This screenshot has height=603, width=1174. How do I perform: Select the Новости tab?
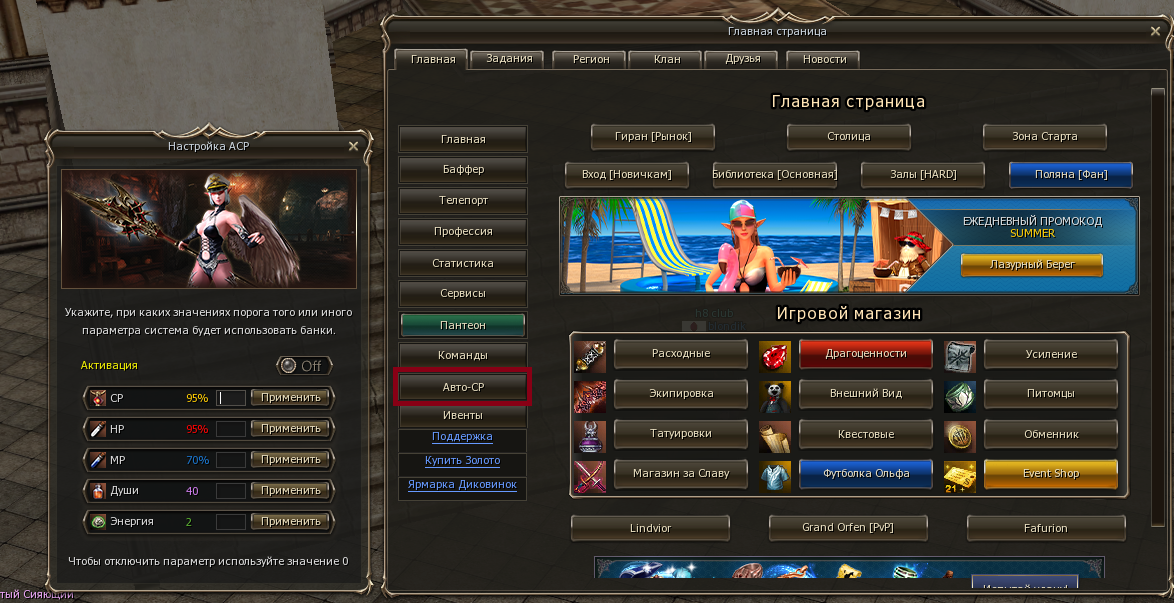point(824,59)
